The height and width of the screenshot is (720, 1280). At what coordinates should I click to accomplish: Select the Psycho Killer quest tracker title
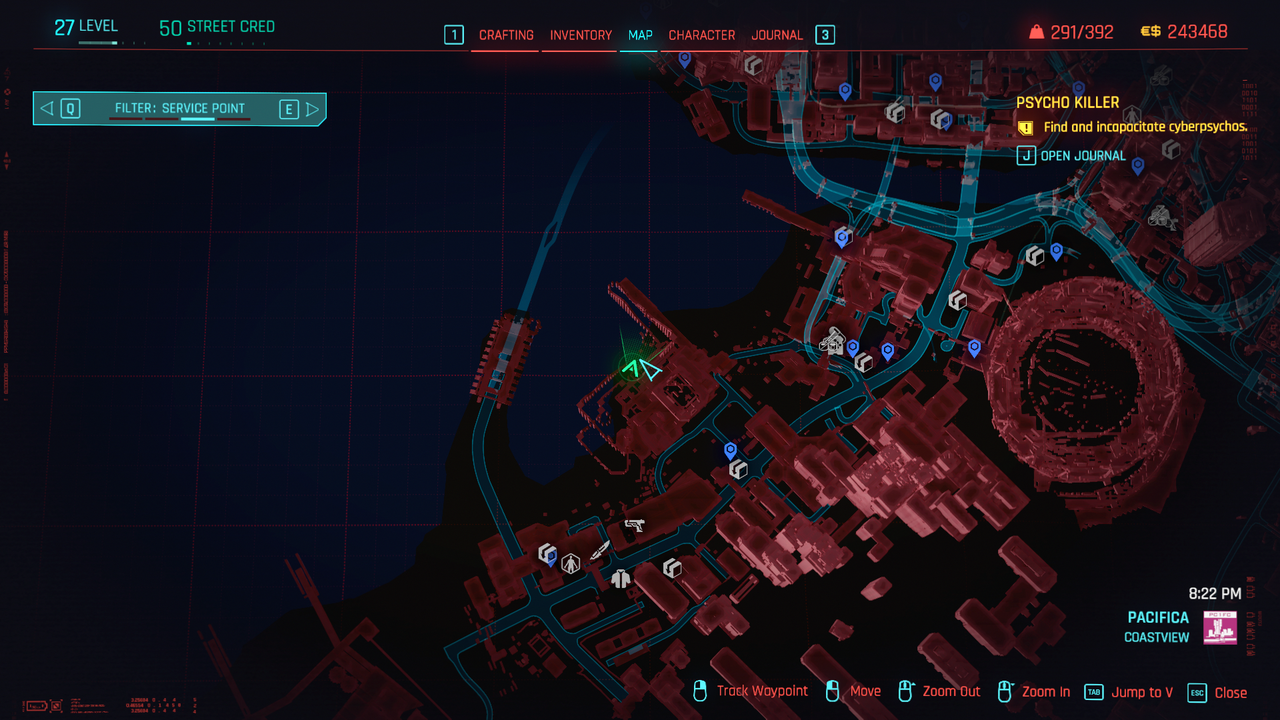point(1067,102)
